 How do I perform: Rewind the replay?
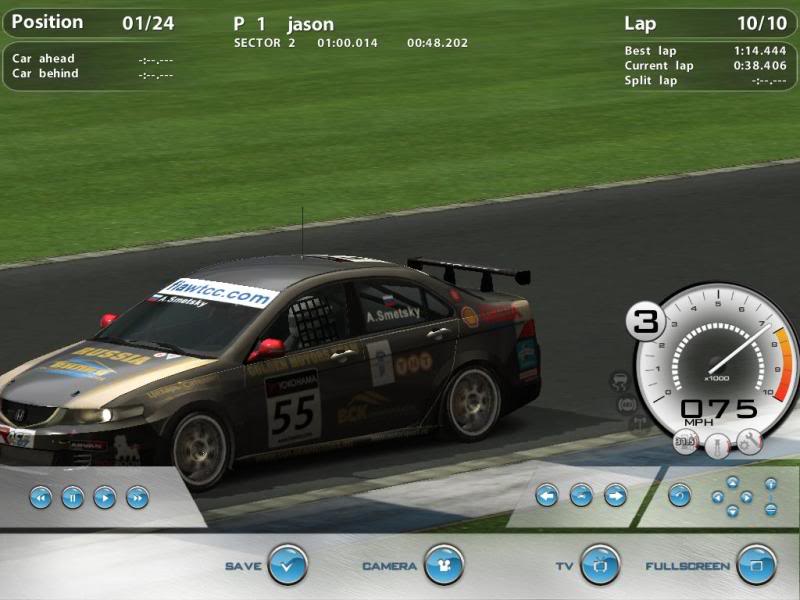pos(40,496)
